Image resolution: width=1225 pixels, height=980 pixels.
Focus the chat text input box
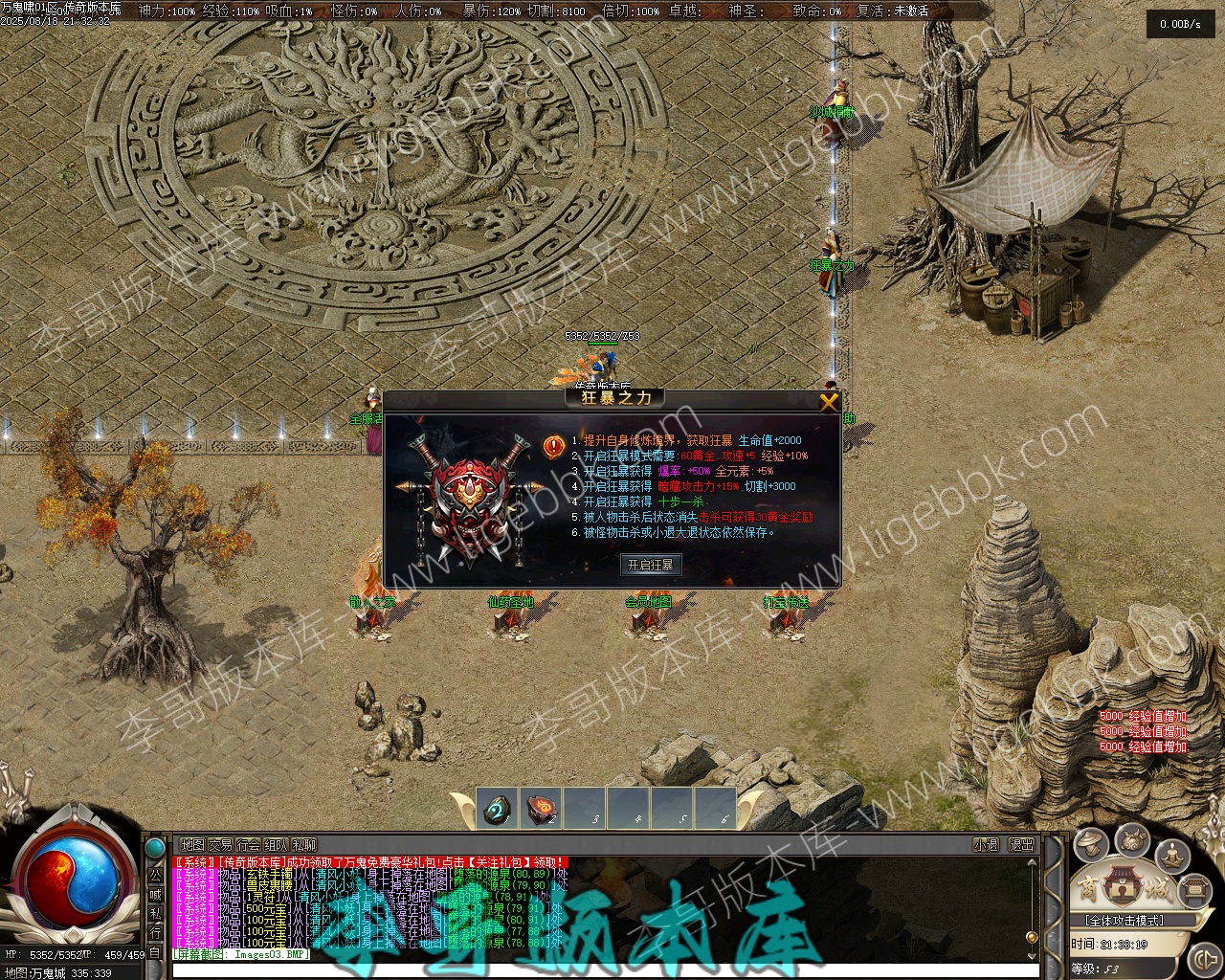pos(603,971)
